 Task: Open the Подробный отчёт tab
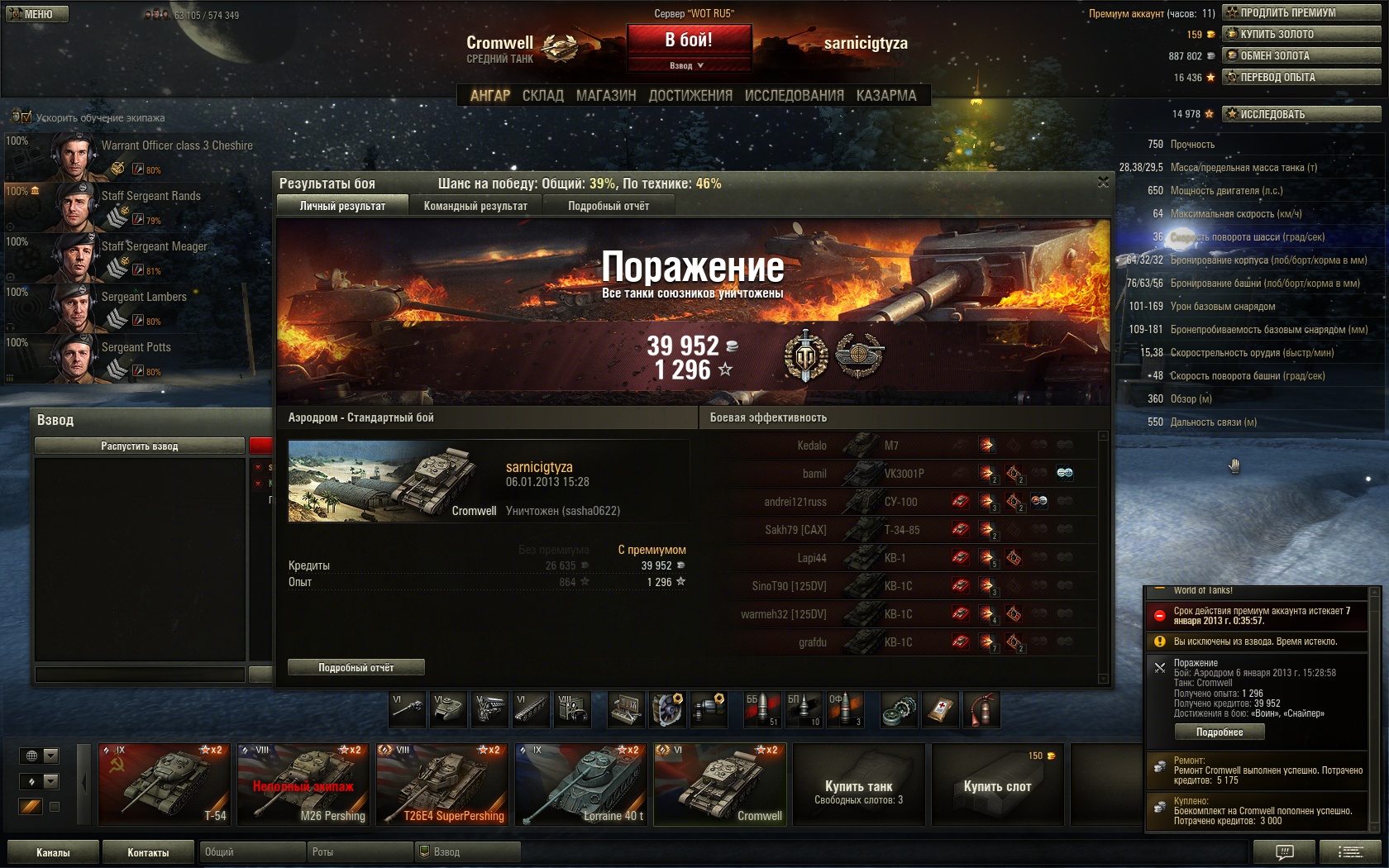pyautogui.click(x=609, y=206)
